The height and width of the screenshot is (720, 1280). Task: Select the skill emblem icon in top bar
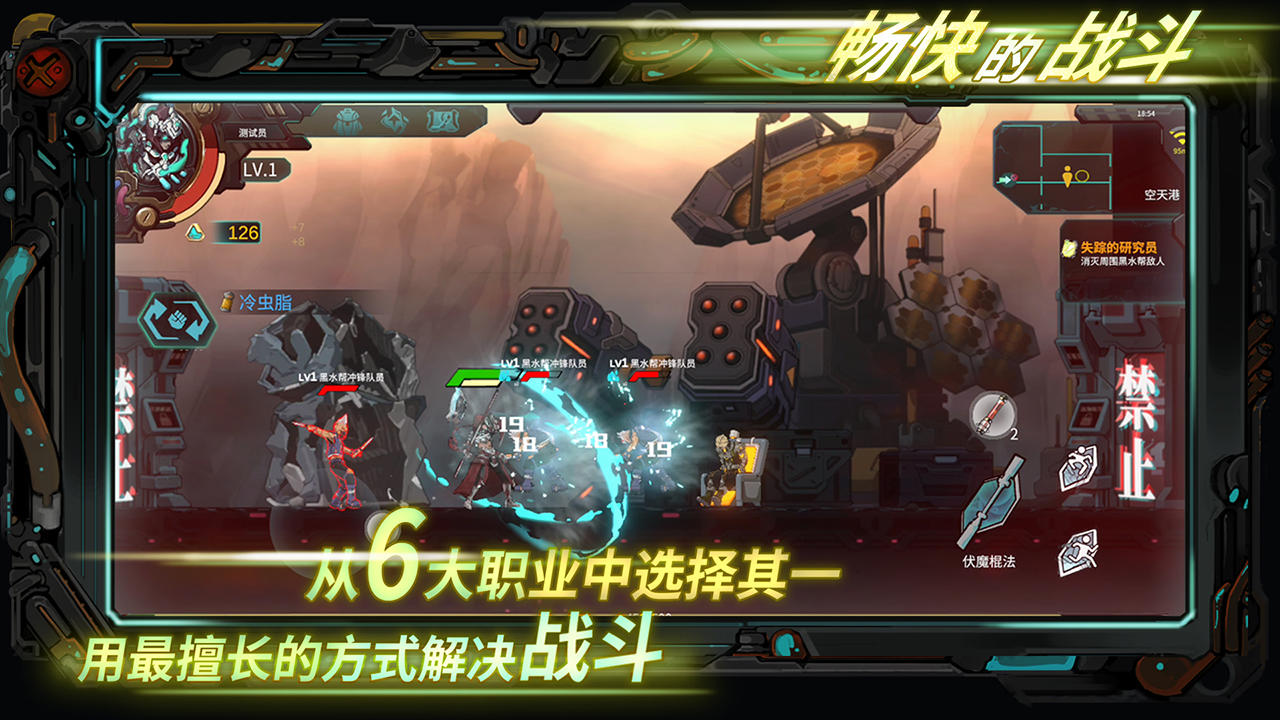pos(395,120)
